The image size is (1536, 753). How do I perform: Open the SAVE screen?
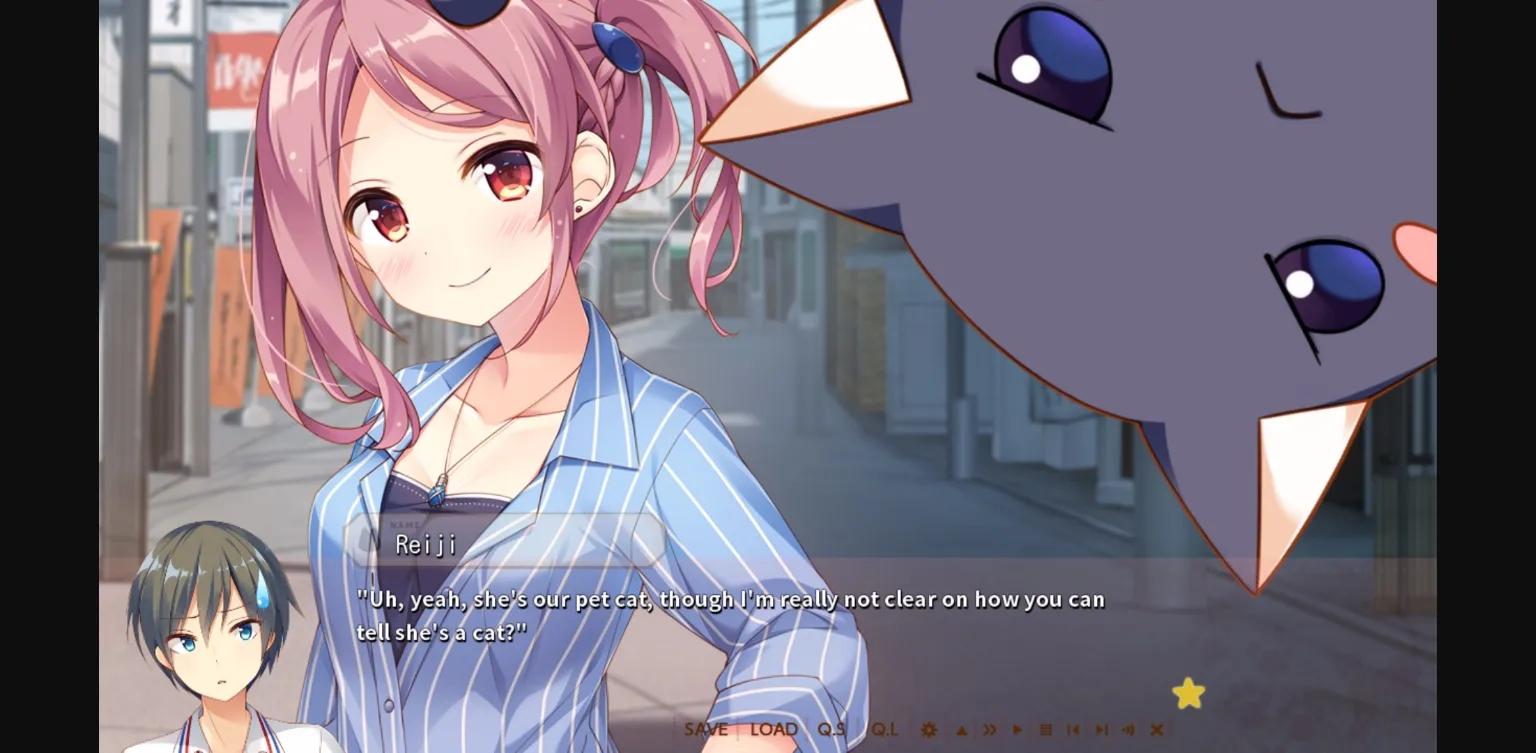pos(706,729)
